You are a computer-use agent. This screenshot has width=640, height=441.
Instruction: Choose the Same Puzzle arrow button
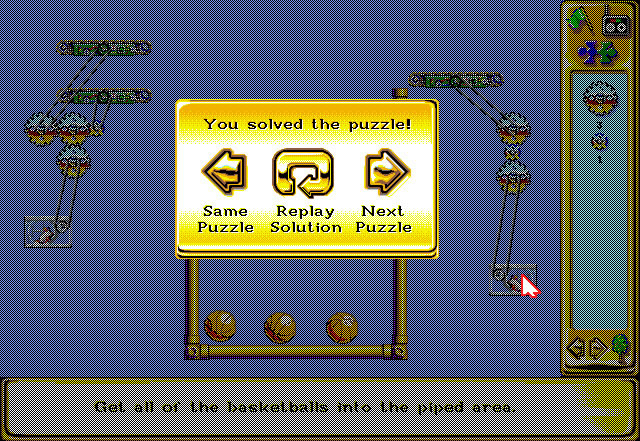point(224,173)
